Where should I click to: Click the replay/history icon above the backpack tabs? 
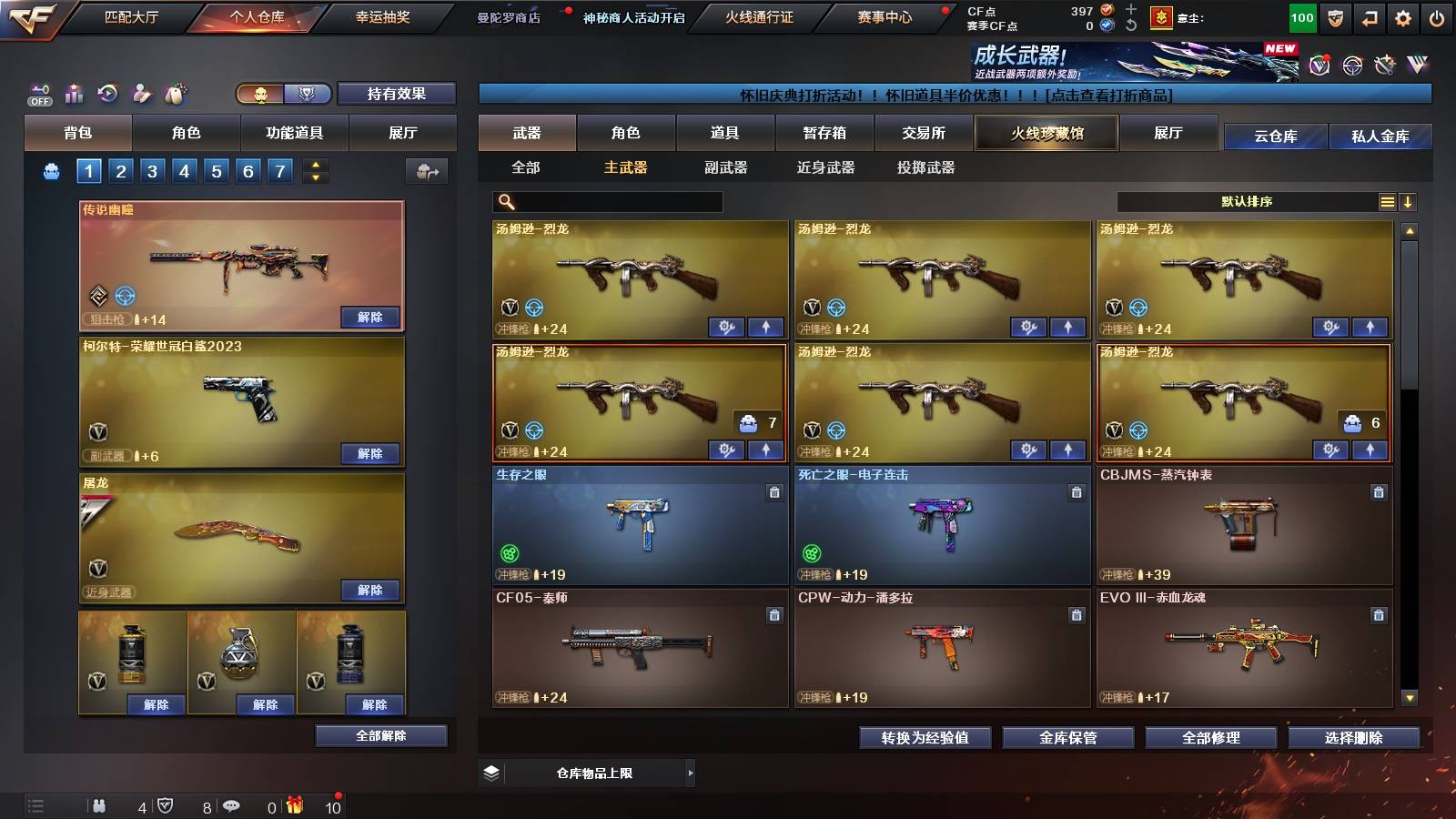pos(107,93)
